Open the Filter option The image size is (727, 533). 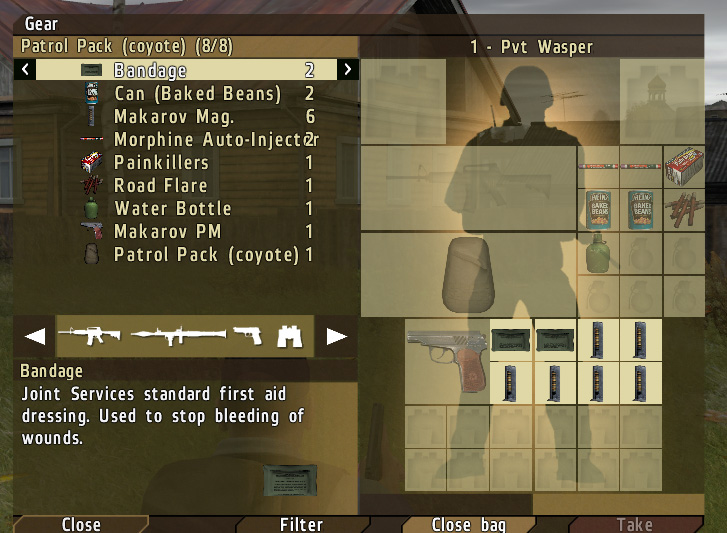coord(301,524)
